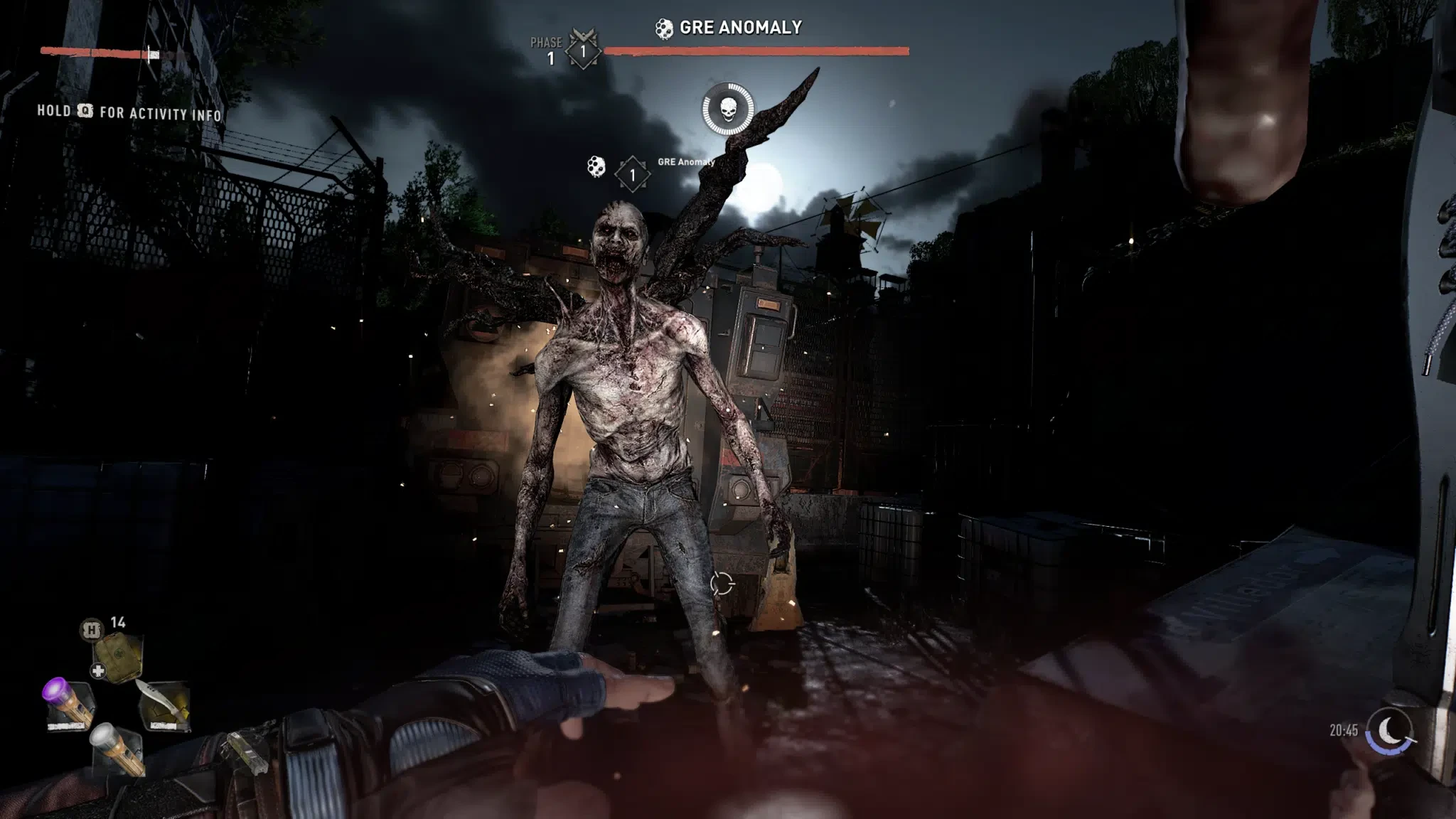The height and width of the screenshot is (819, 1456).
Task: Expand the GRE Anomaly objective entry
Action: [685, 162]
